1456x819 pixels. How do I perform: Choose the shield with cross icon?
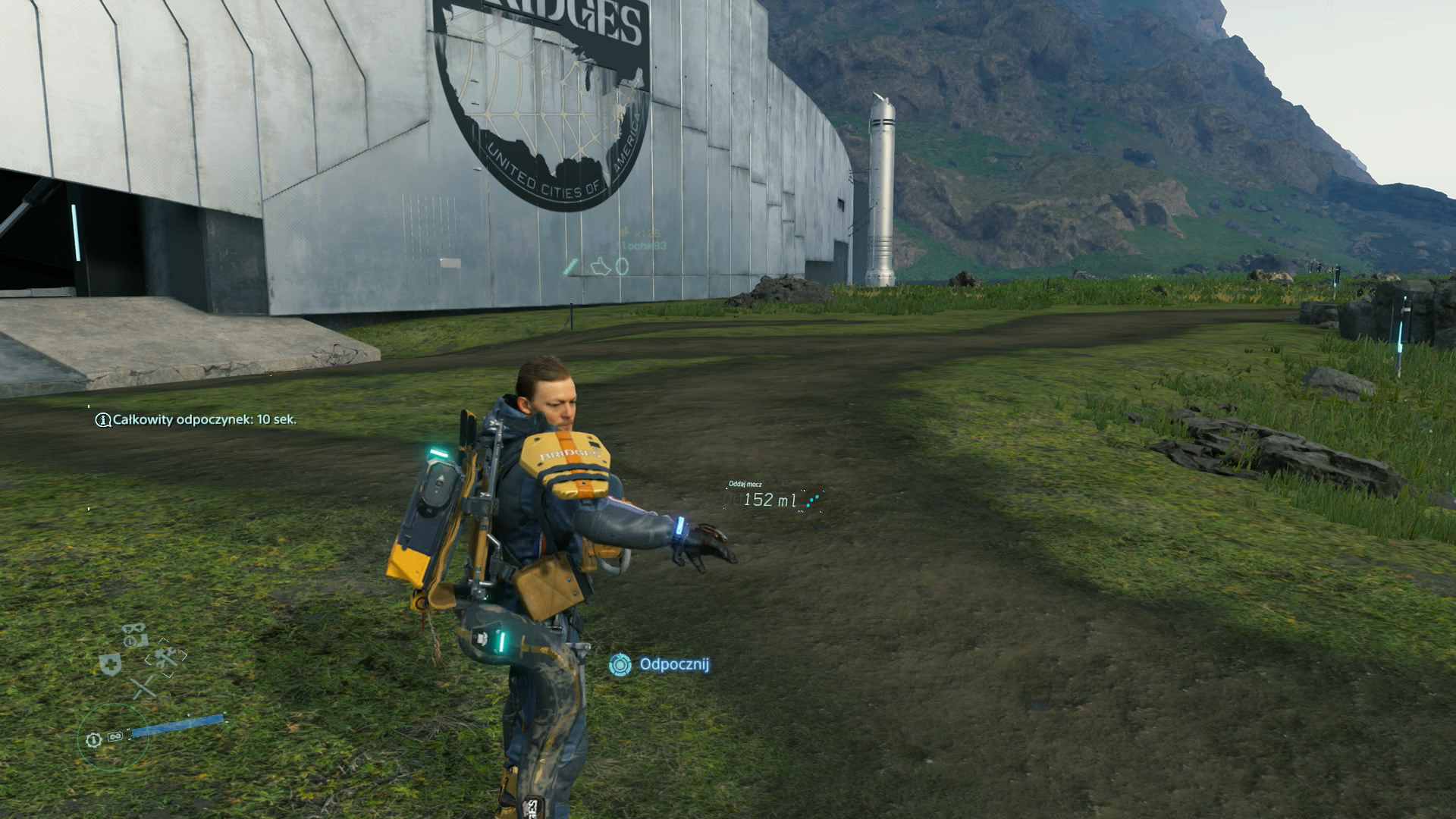111,665
